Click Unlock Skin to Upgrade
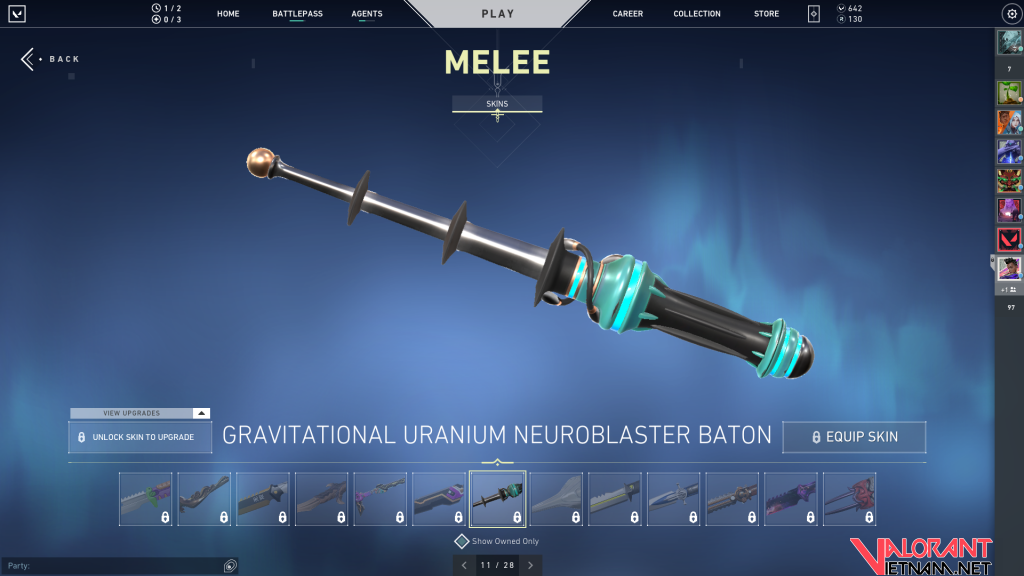This screenshot has width=1024, height=576. point(140,437)
